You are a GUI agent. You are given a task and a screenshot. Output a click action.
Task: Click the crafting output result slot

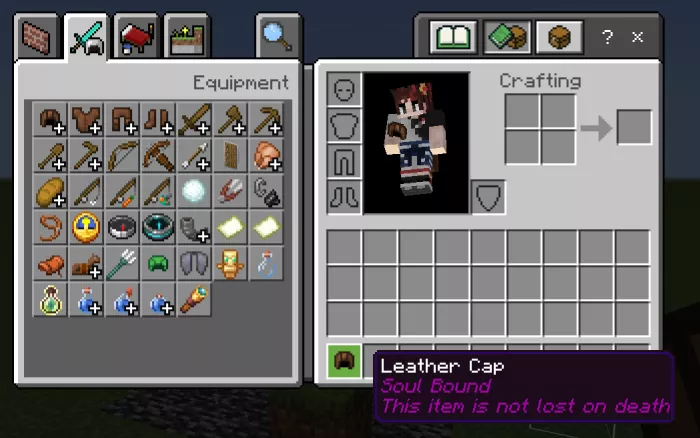coord(634,127)
